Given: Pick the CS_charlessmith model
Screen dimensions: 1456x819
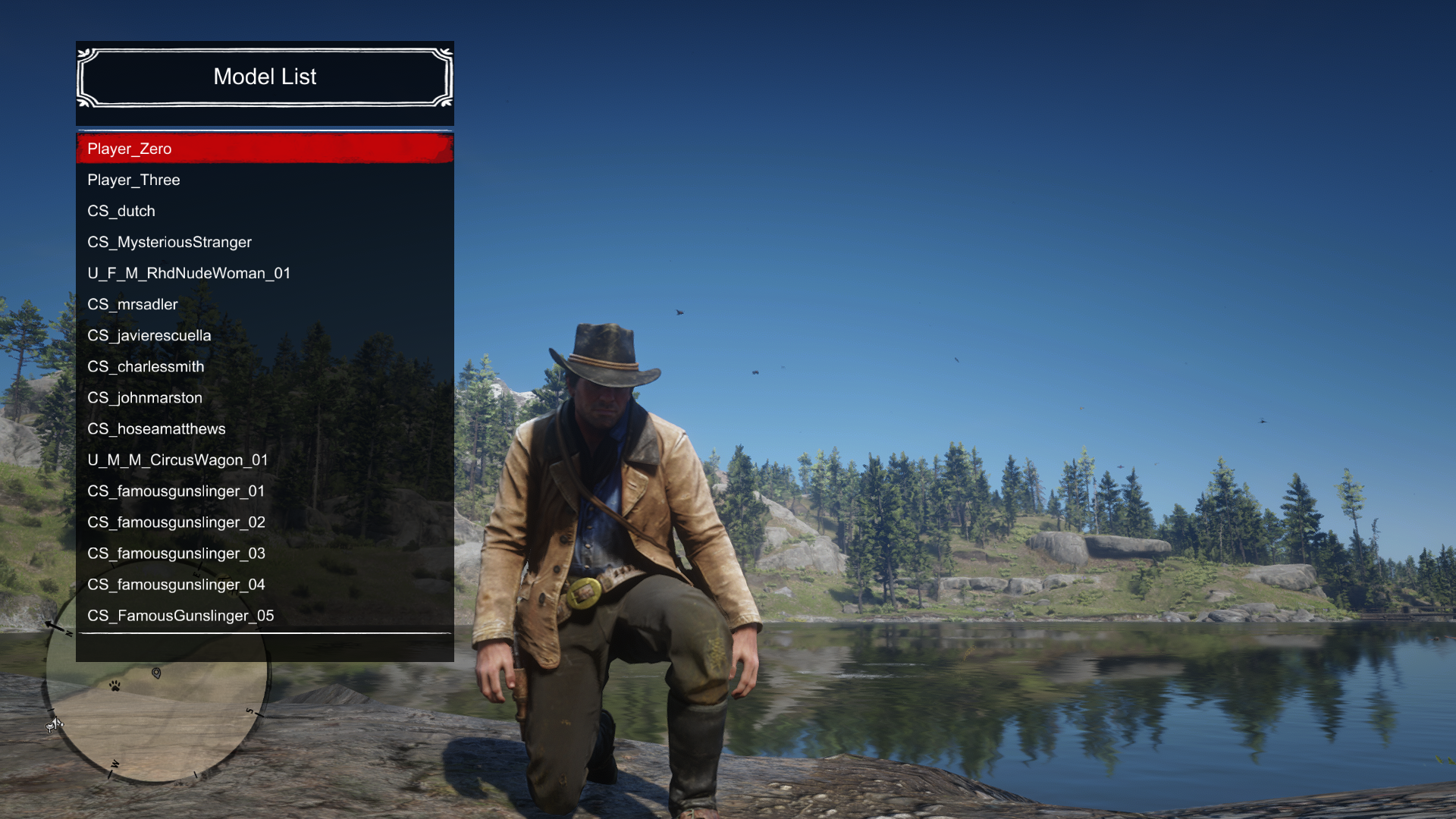Looking at the screenshot, I should tap(265, 366).
